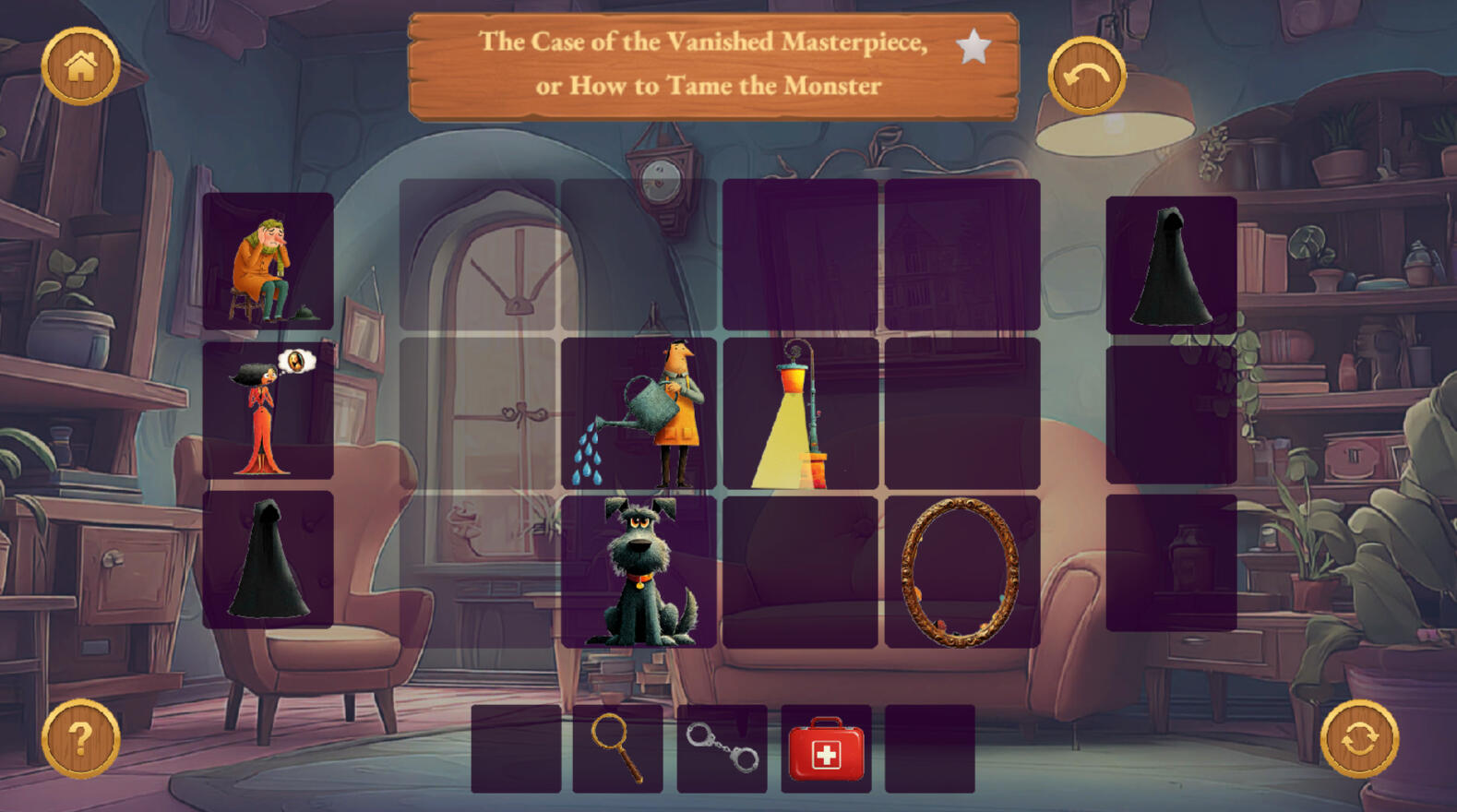Click the star on the title banner
1457x812 pixels.
pyautogui.click(x=973, y=46)
